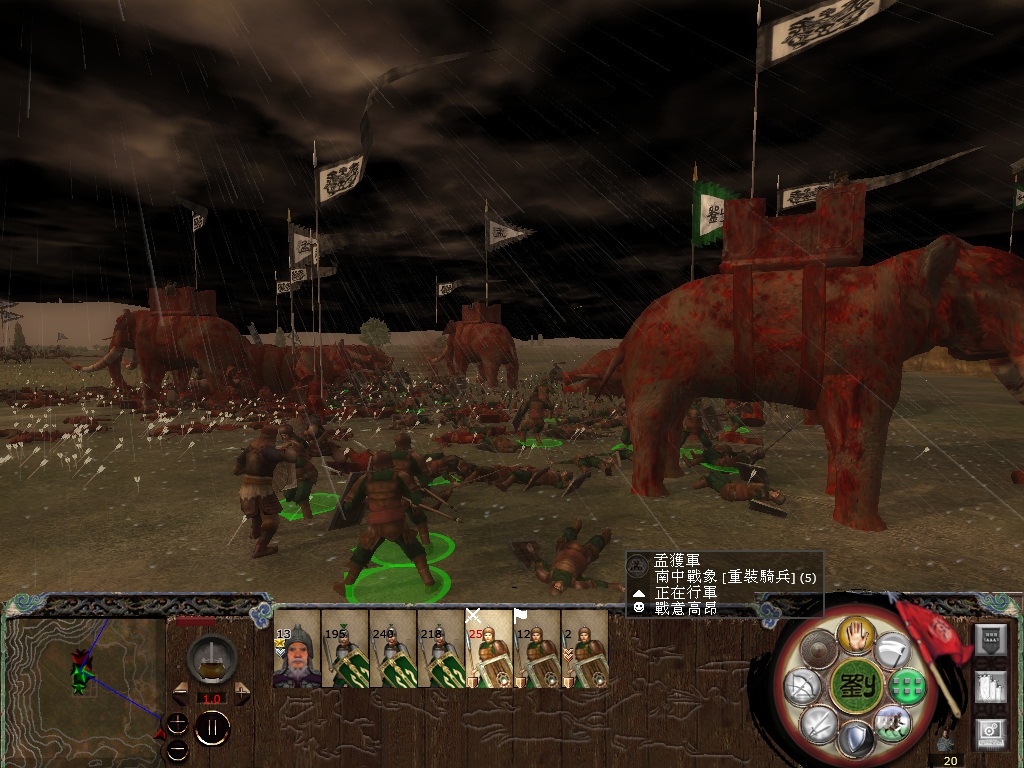Increase battle speed with the right arrow

(242, 692)
